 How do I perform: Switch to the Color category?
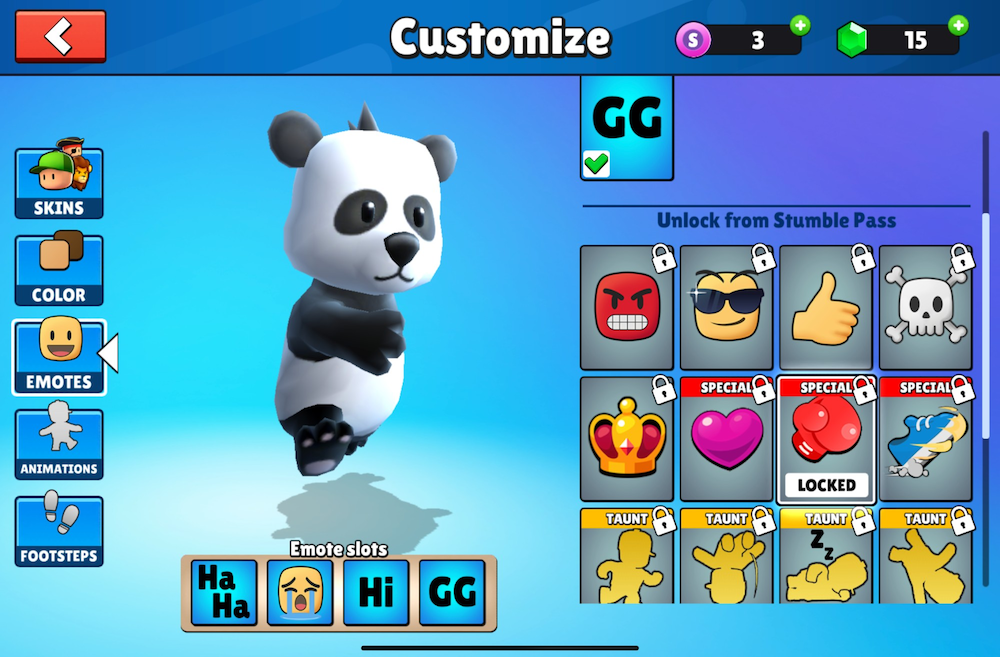pos(59,270)
